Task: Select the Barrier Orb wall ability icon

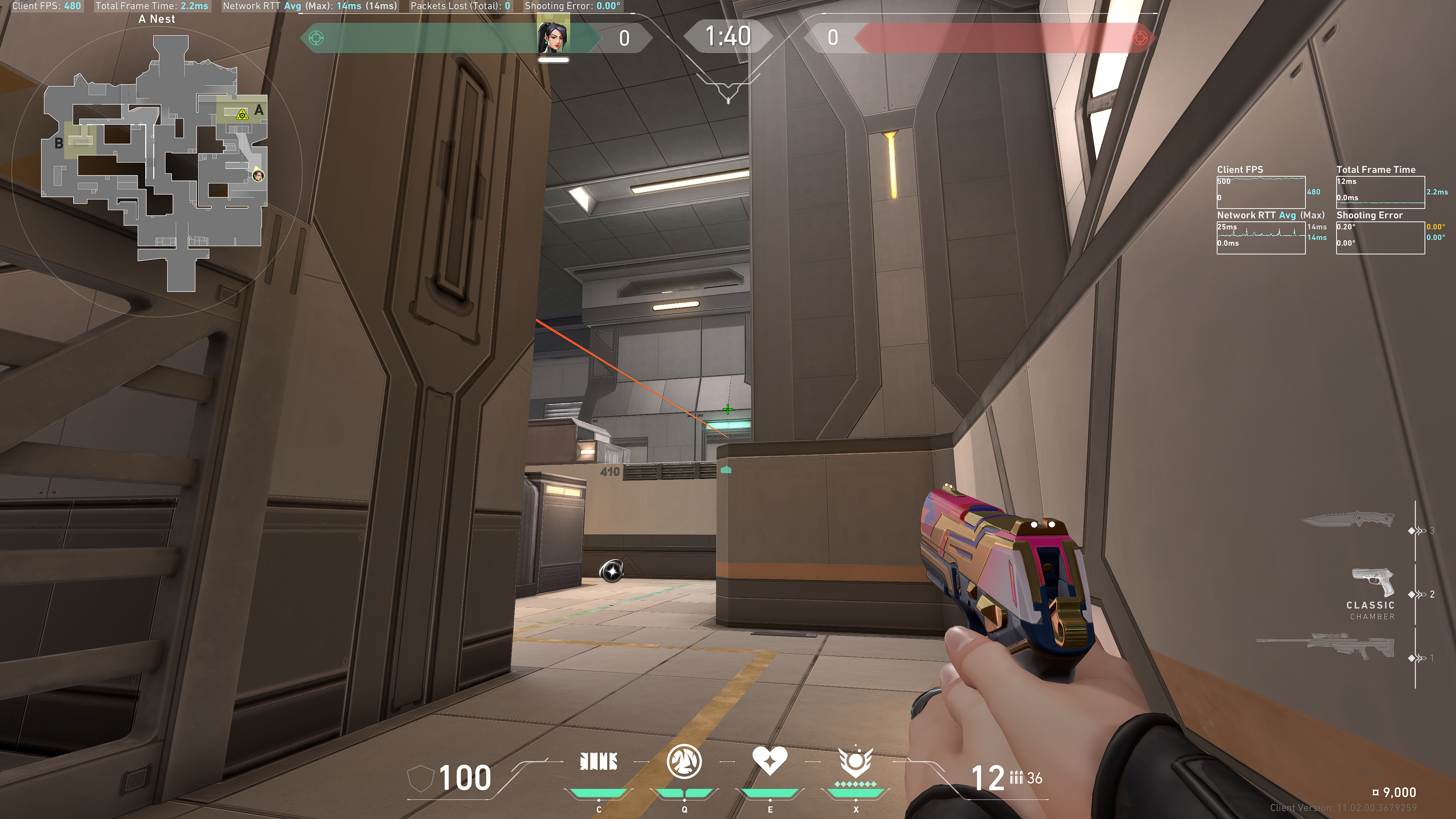Action: click(x=599, y=762)
